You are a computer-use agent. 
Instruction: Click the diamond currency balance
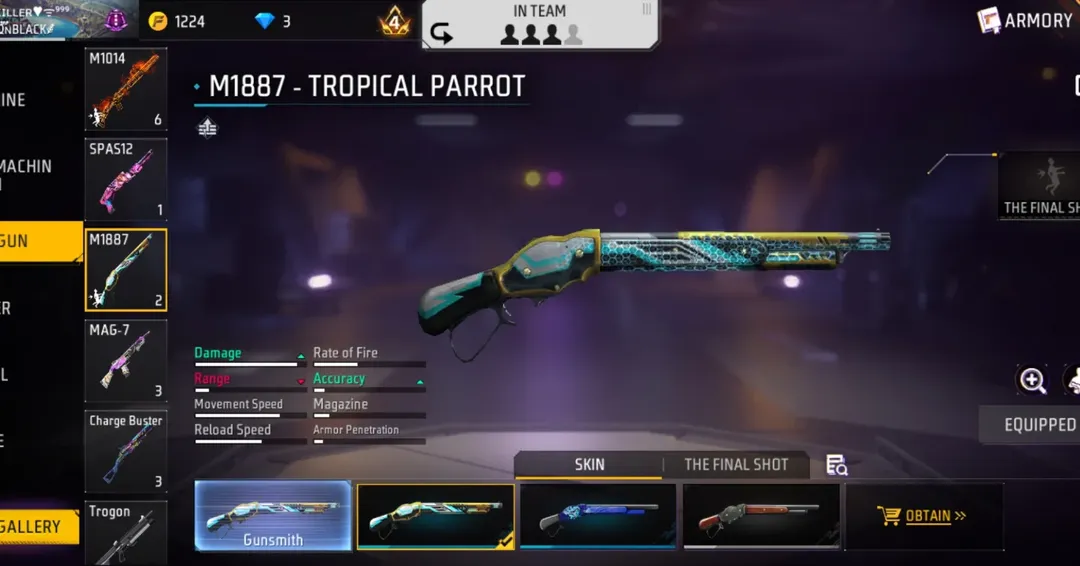click(273, 21)
